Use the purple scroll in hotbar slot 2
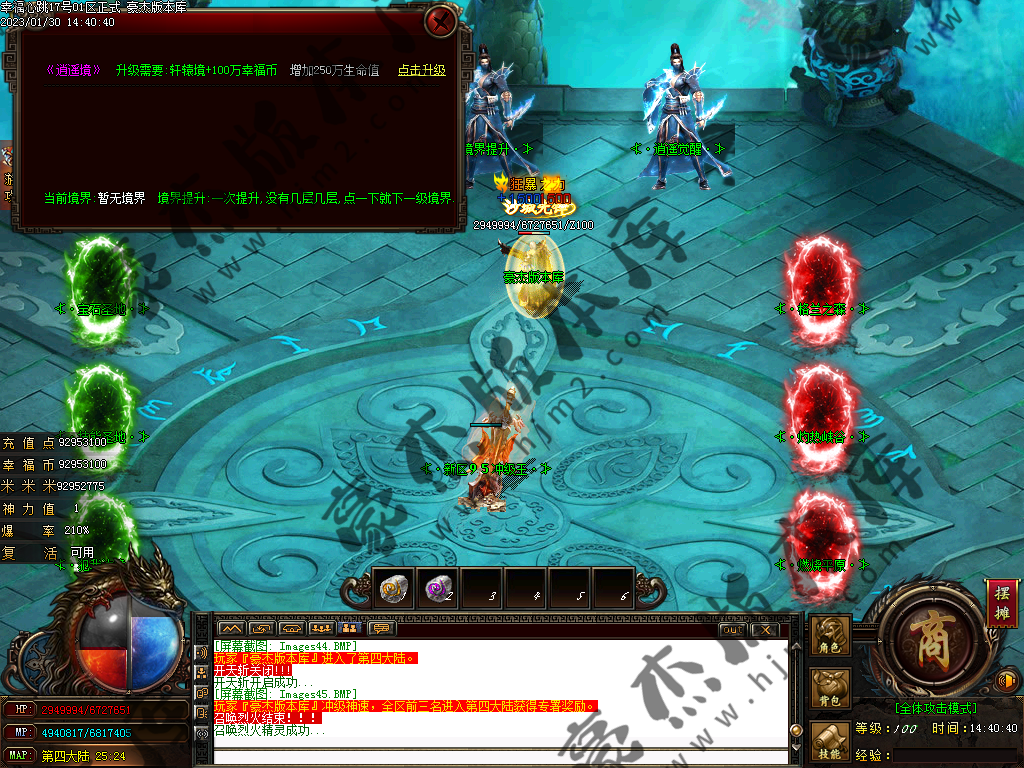 point(436,589)
